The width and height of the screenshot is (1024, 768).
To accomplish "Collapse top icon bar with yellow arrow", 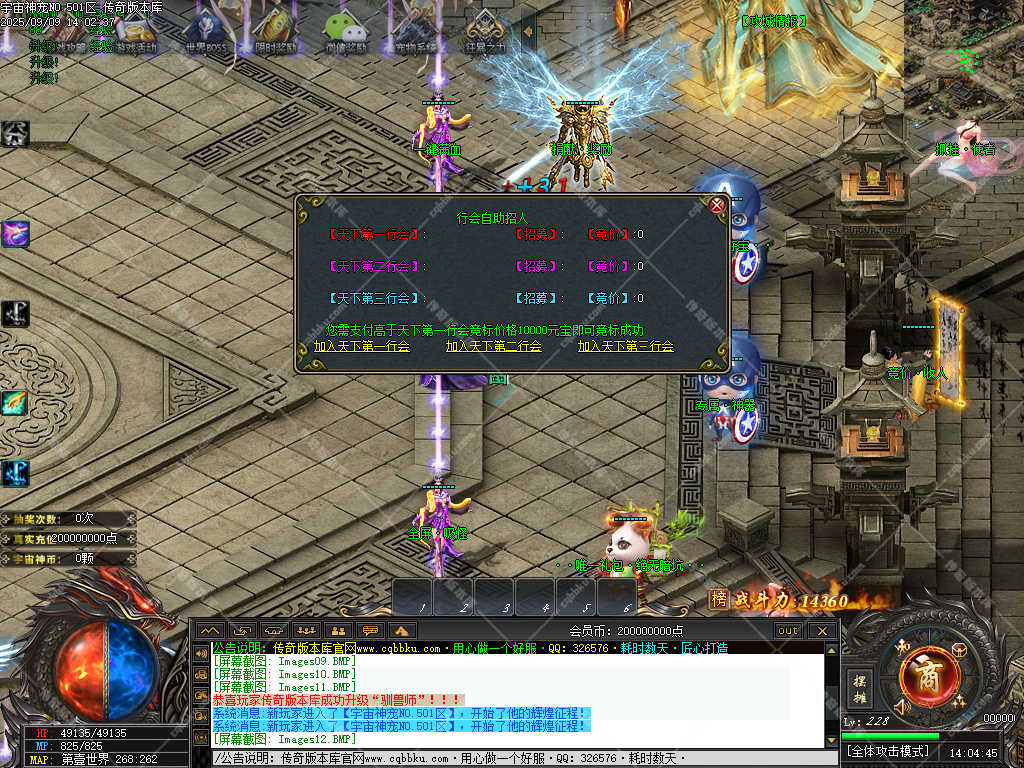I will [x=528, y=31].
